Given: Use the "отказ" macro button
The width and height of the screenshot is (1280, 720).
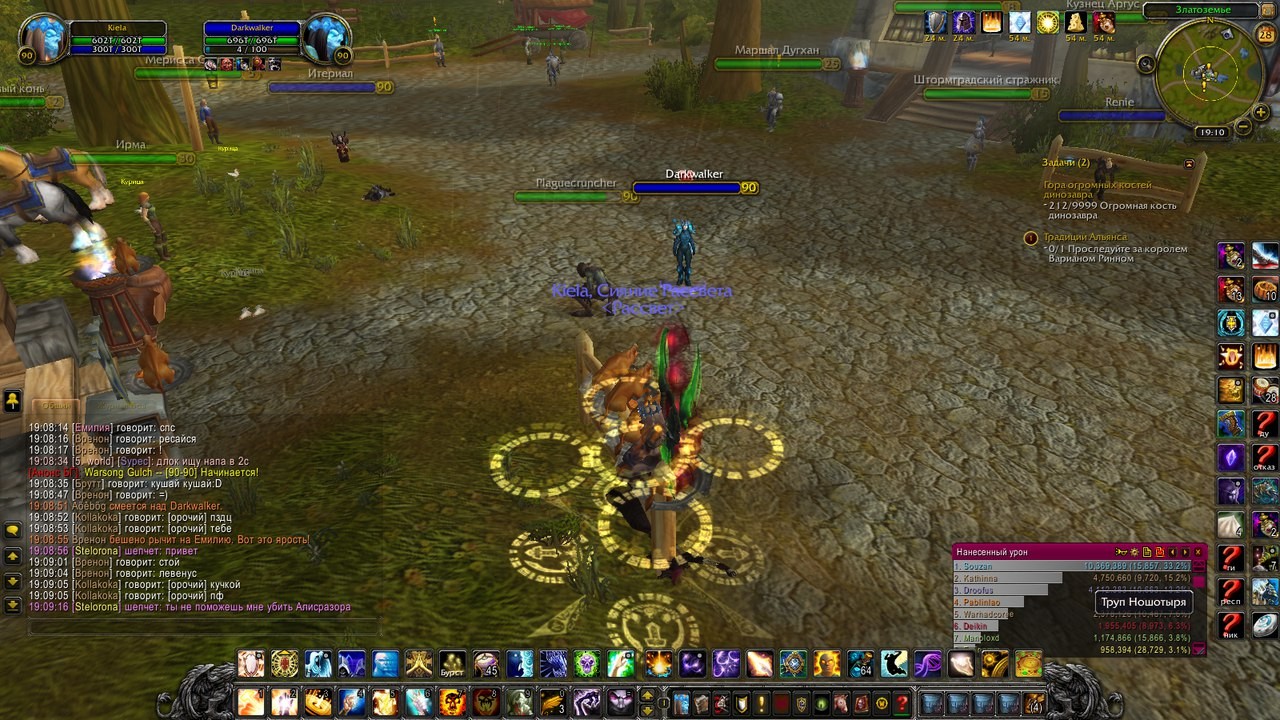Looking at the screenshot, I should pyautogui.click(x=1265, y=457).
